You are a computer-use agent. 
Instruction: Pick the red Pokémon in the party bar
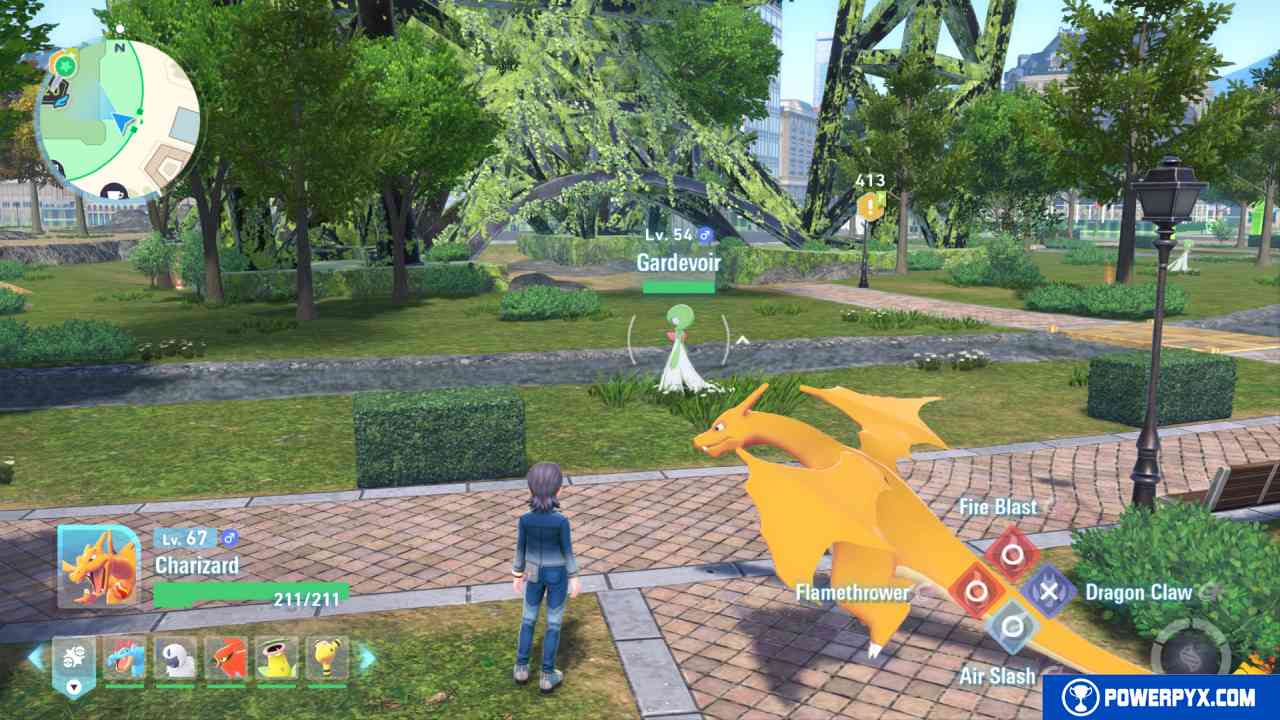pos(226,658)
